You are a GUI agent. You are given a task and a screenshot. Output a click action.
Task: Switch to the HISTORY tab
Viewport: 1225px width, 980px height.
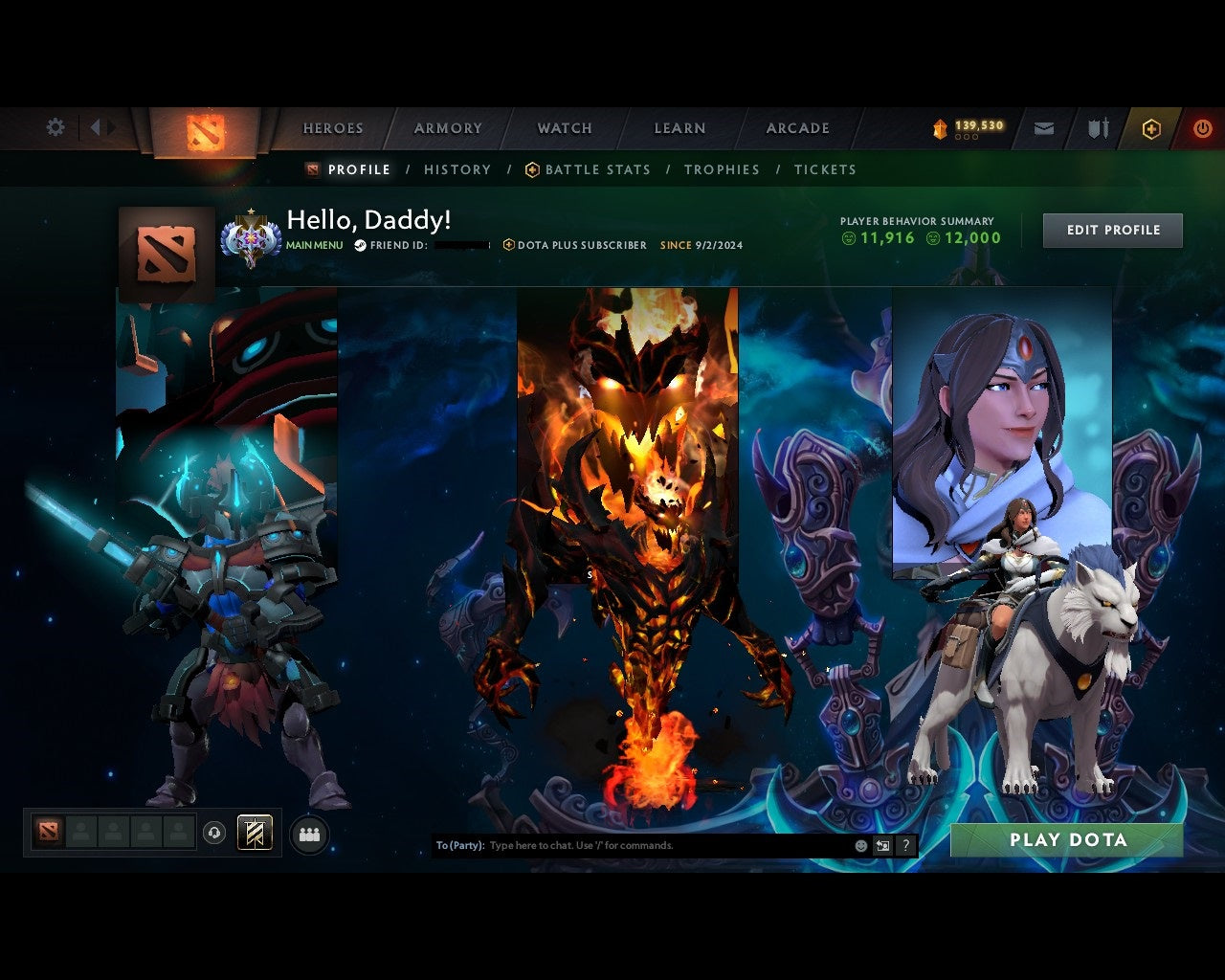point(457,169)
